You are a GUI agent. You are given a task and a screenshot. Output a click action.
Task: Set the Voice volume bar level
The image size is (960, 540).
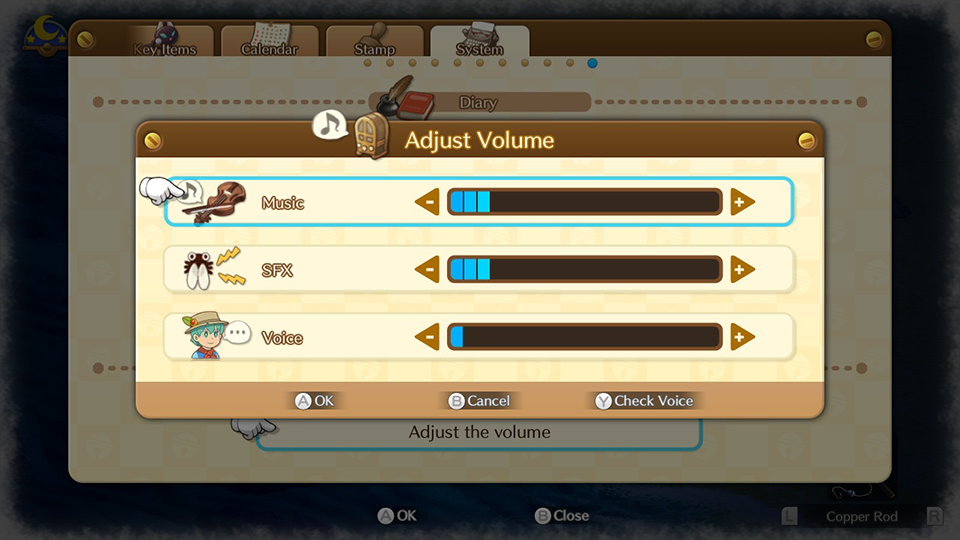coord(584,337)
